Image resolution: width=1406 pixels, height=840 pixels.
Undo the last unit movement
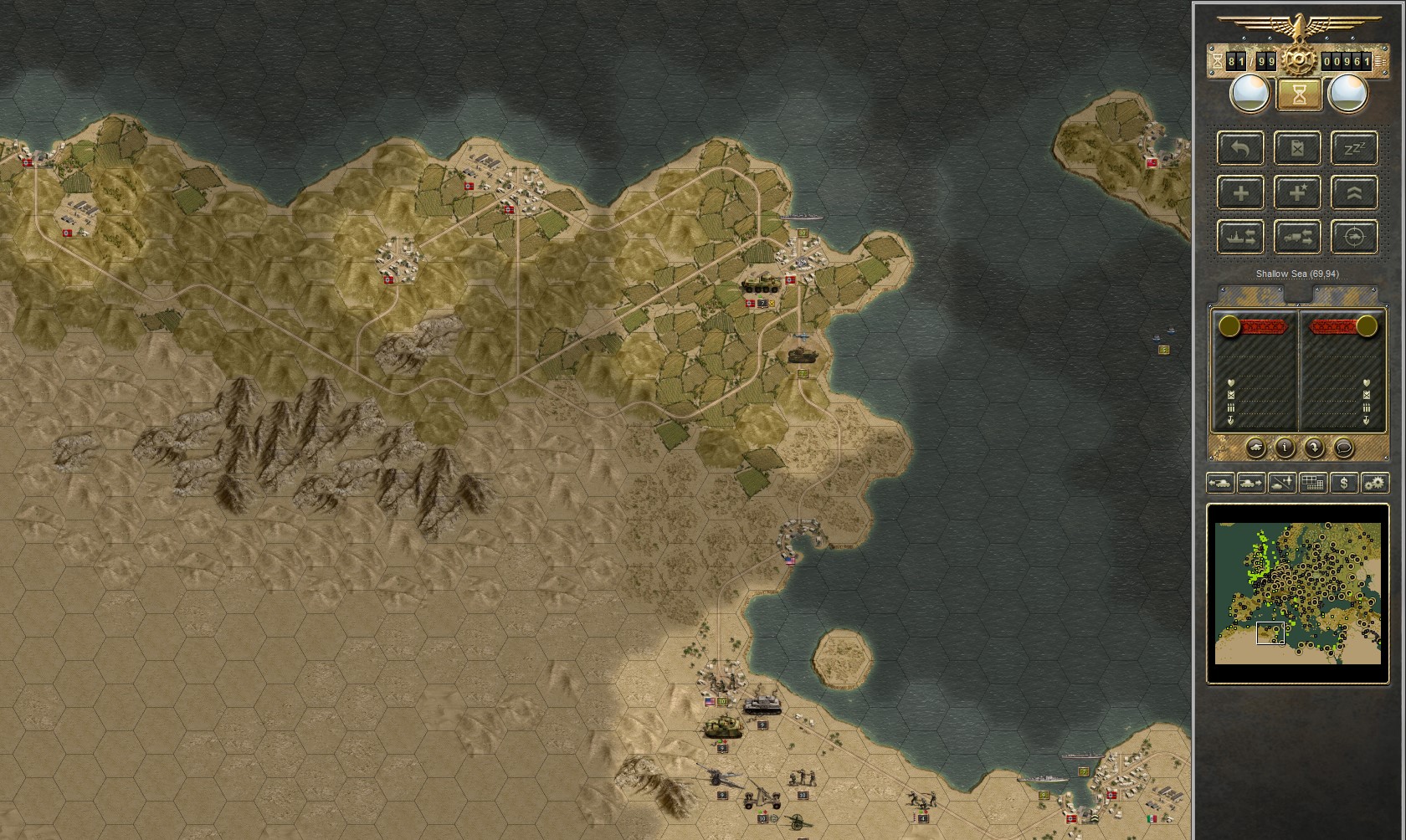[x=1241, y=149]
